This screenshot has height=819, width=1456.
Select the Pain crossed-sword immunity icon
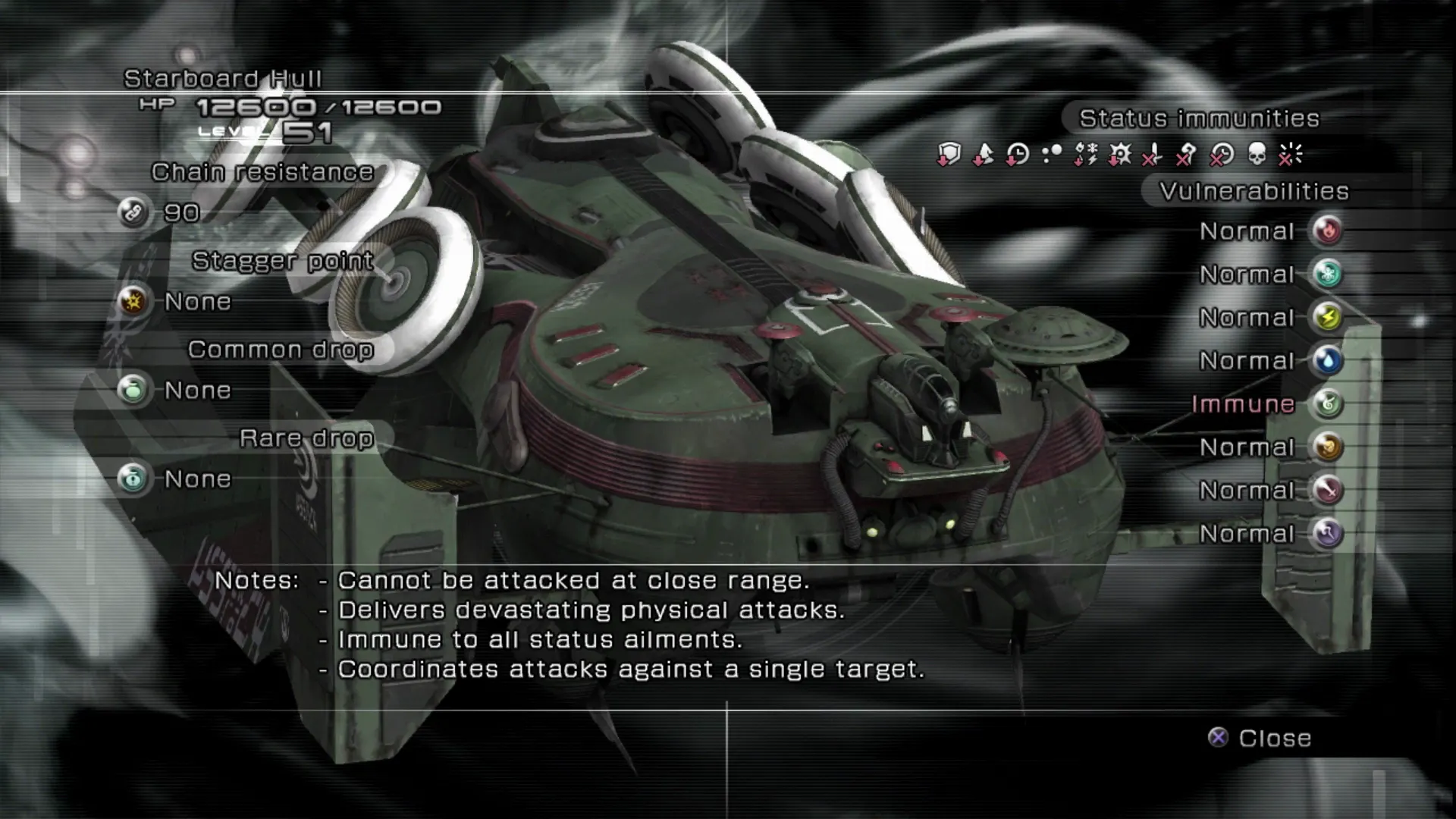(x=1153, y=155)
